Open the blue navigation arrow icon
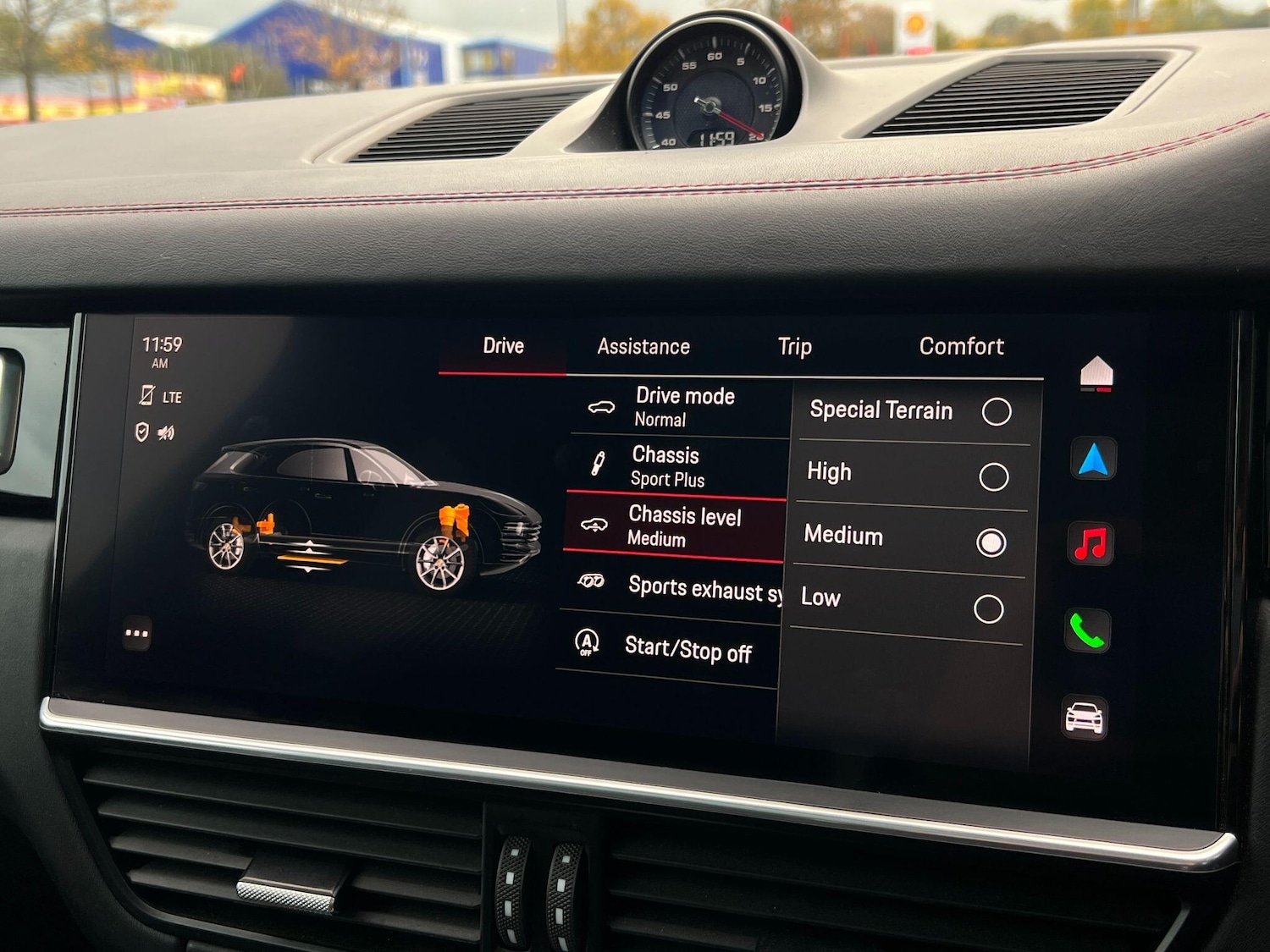 [x=1093, y=459]
